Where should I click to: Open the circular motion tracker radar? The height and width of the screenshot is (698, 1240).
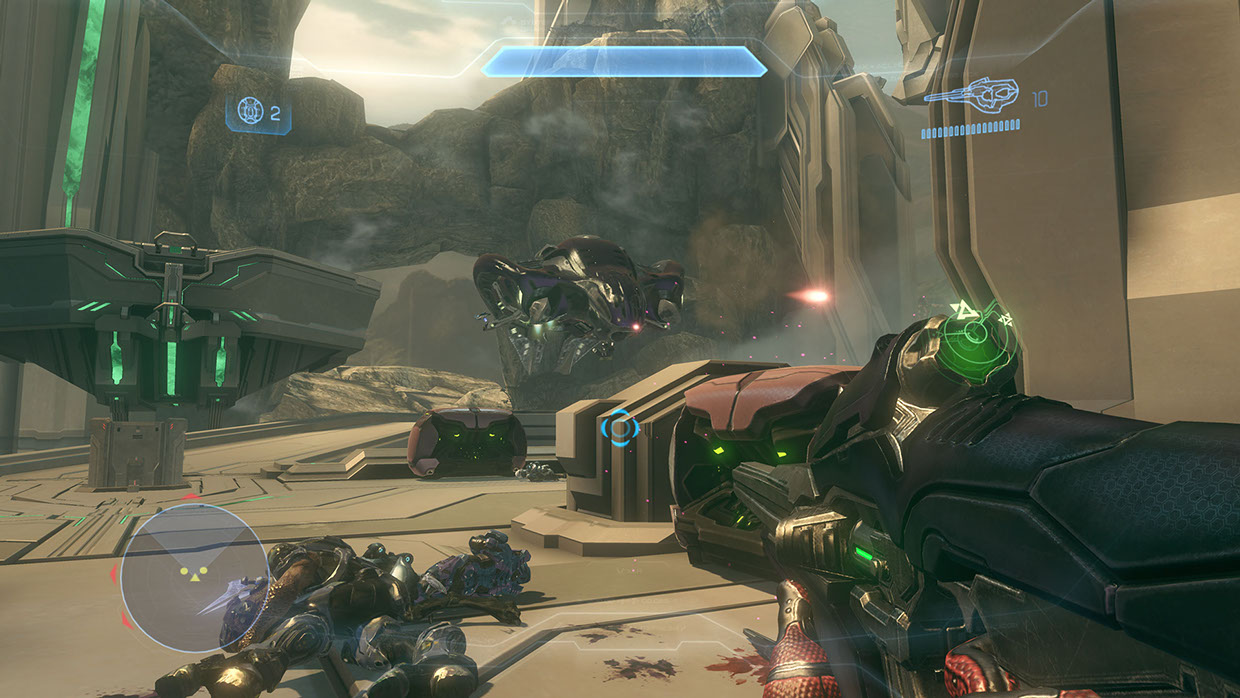(195, 578)
